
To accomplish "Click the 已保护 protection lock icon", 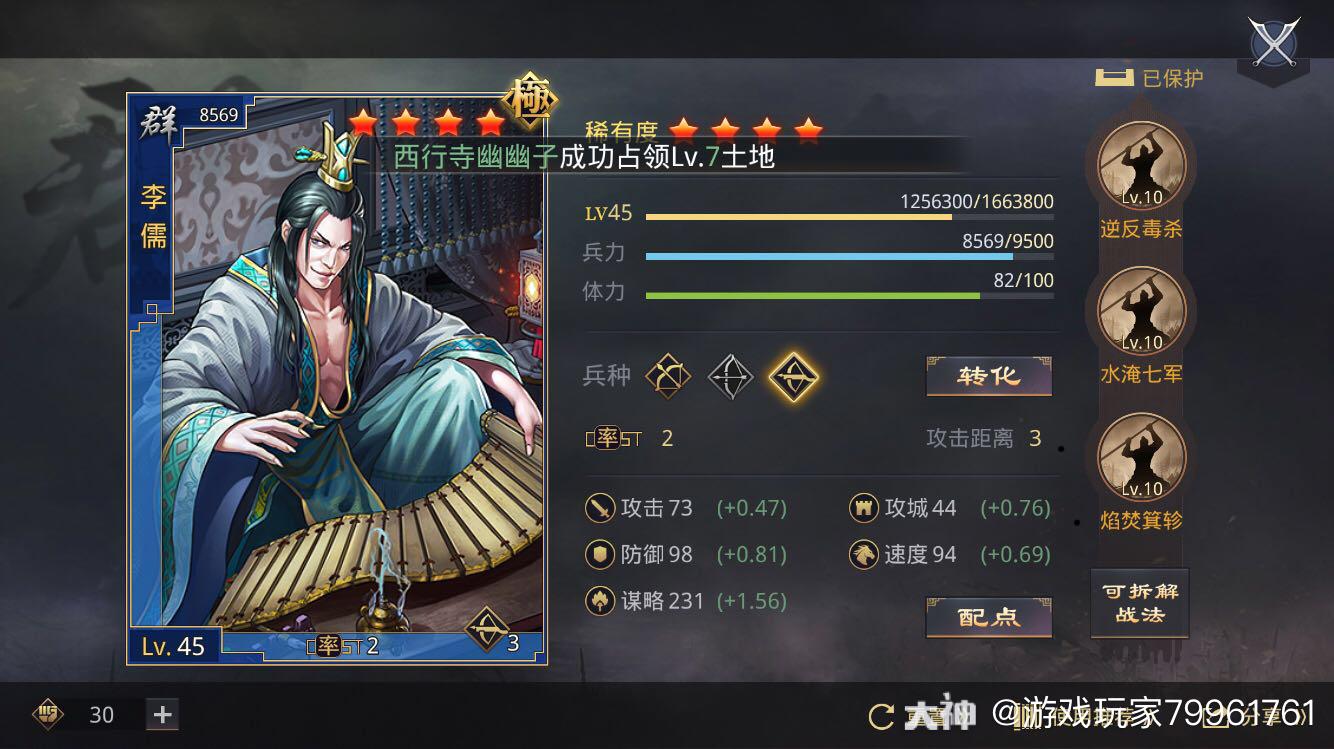I will coord(1113,75).
